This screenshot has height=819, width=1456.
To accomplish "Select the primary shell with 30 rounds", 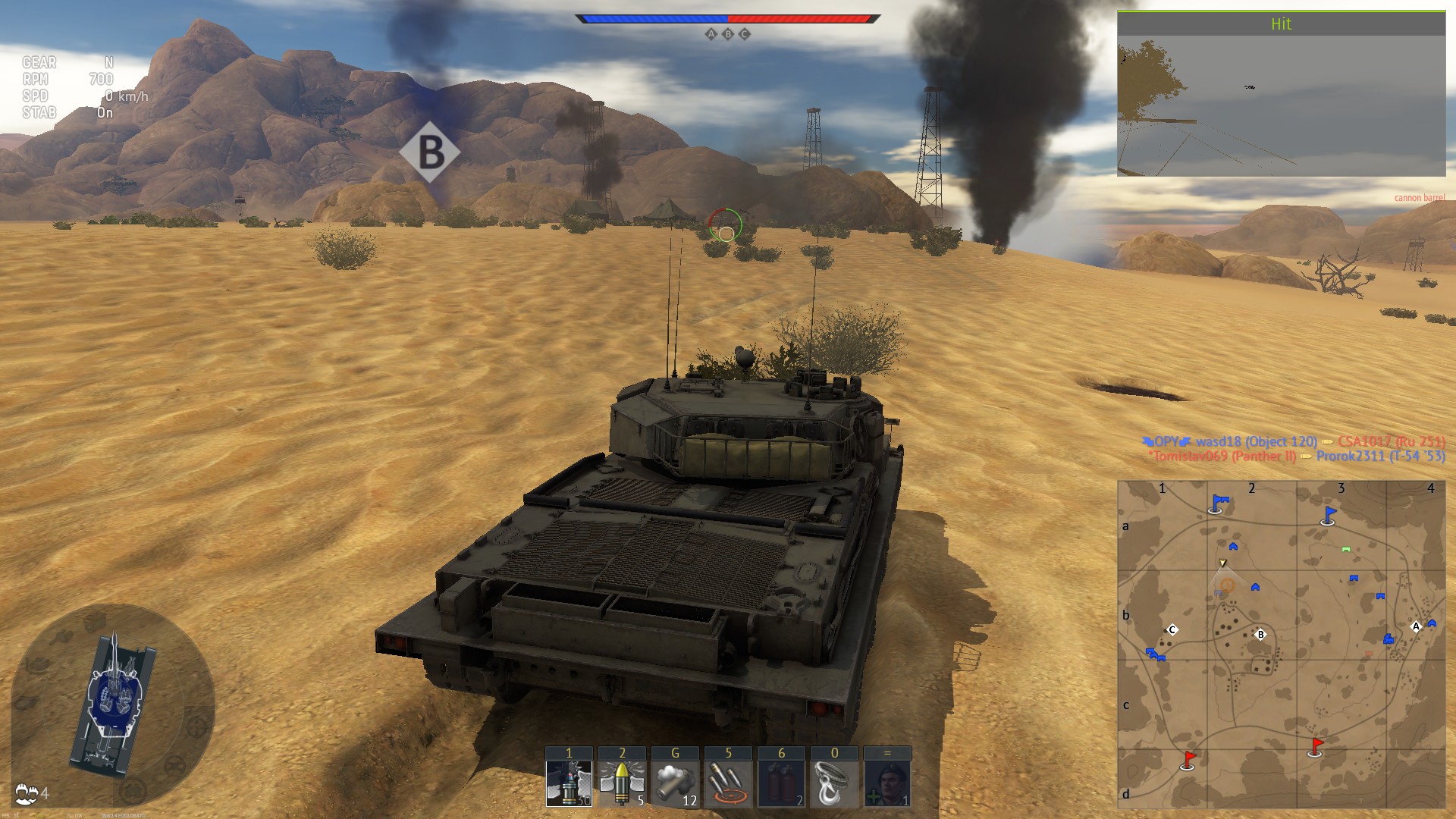I will pyautogui.click(x=569, y=783).
